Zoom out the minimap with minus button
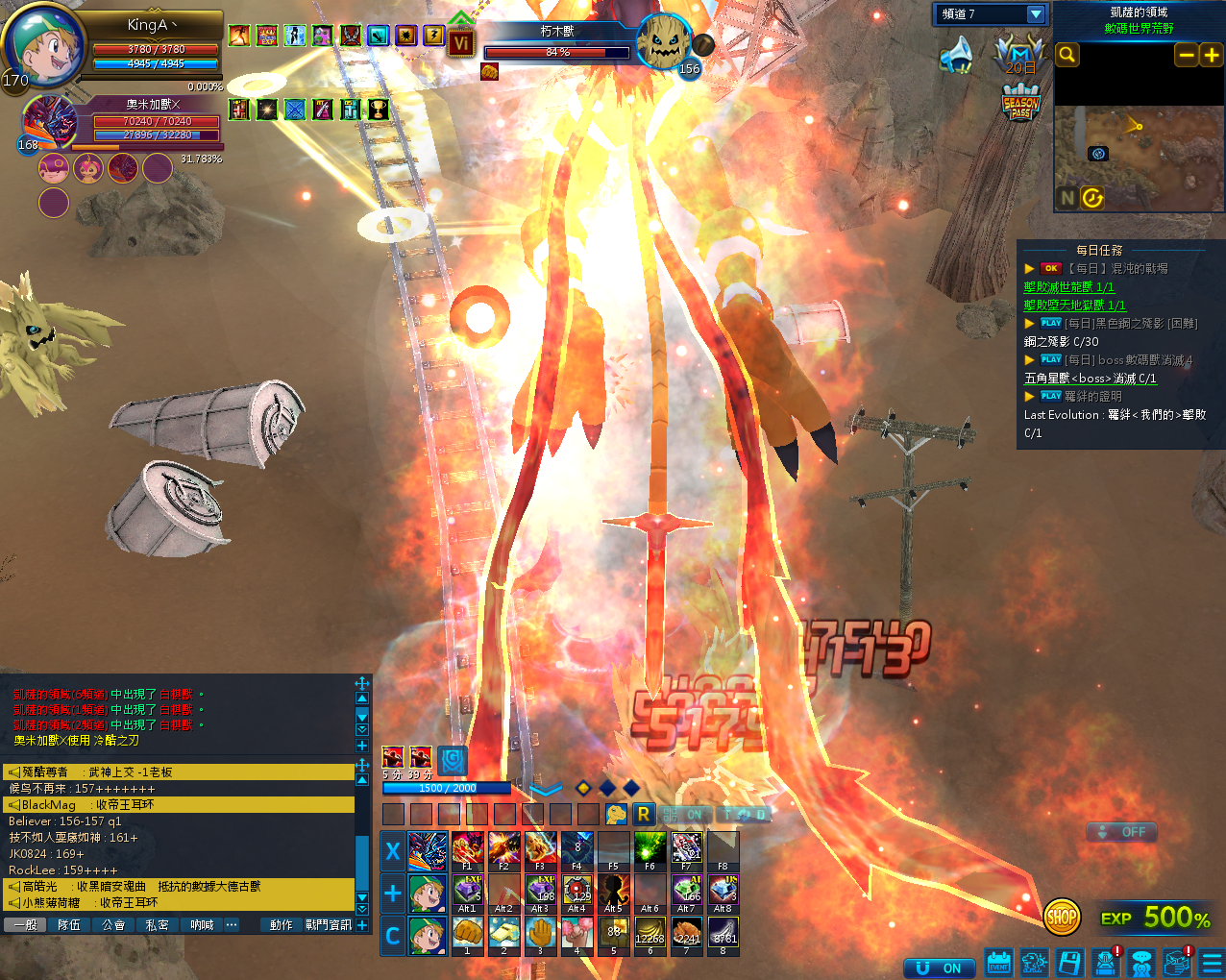 coord(1187,55)
